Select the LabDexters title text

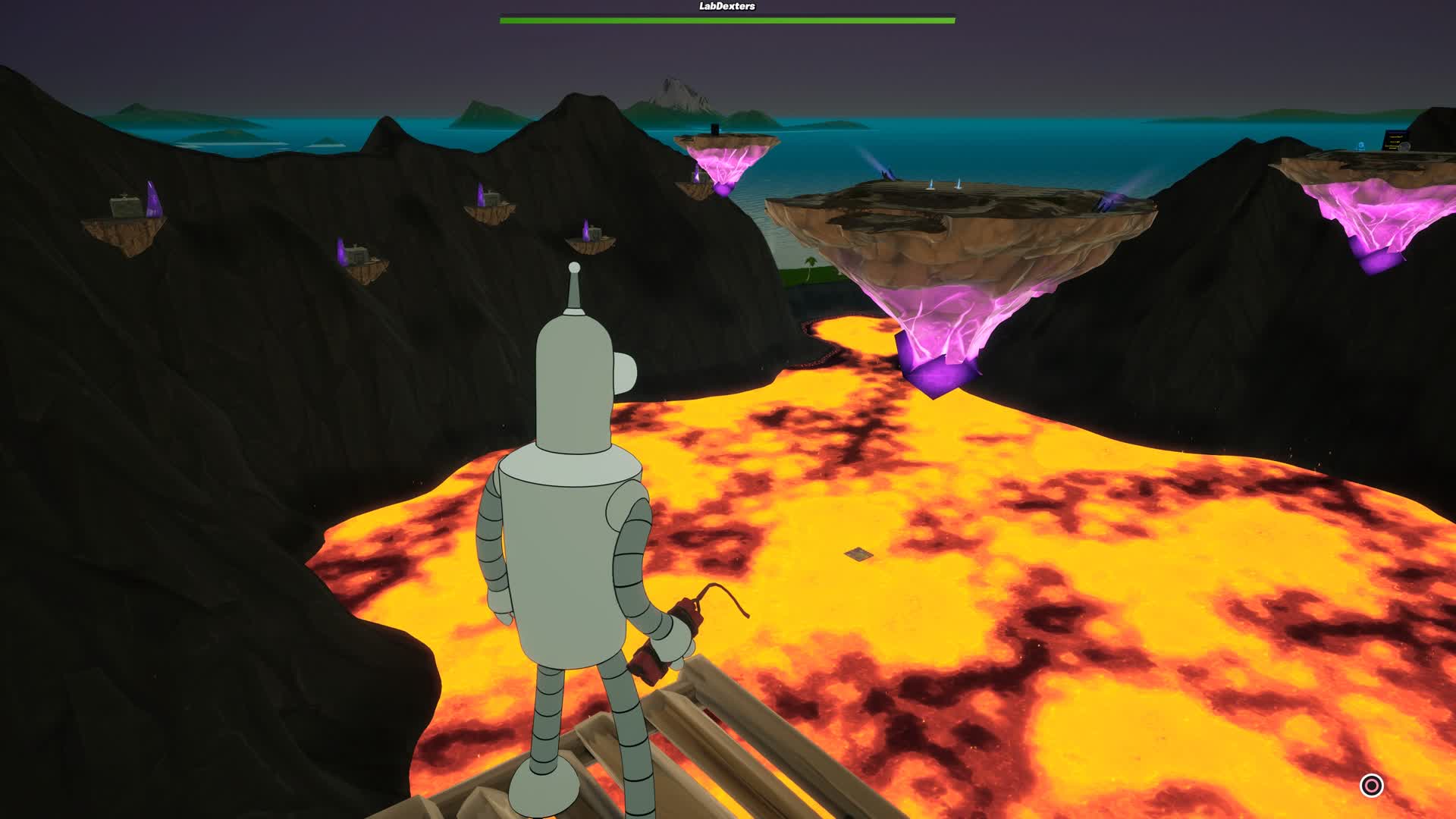(x=726, y=5)
